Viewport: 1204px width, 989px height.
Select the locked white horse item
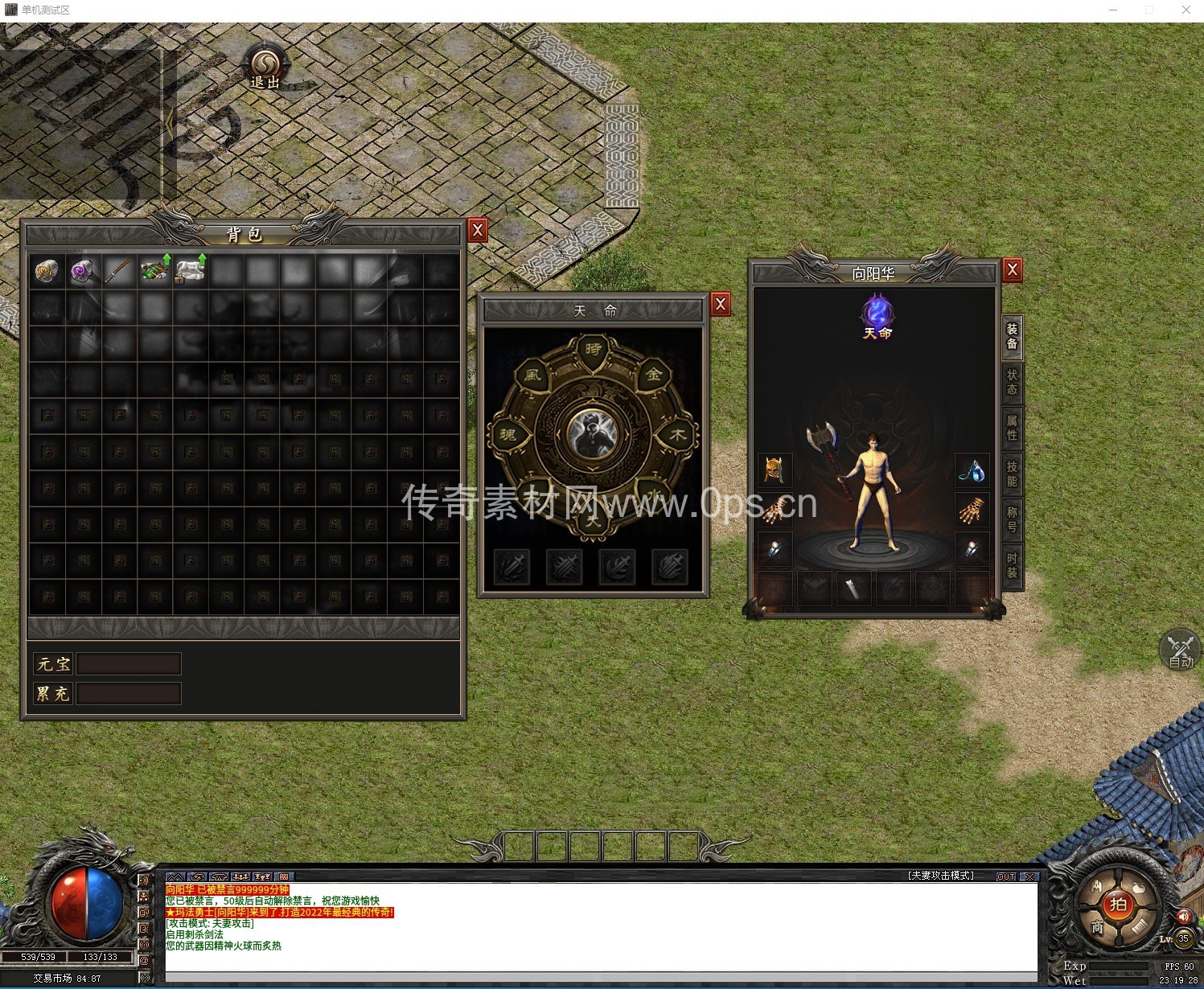191,270
